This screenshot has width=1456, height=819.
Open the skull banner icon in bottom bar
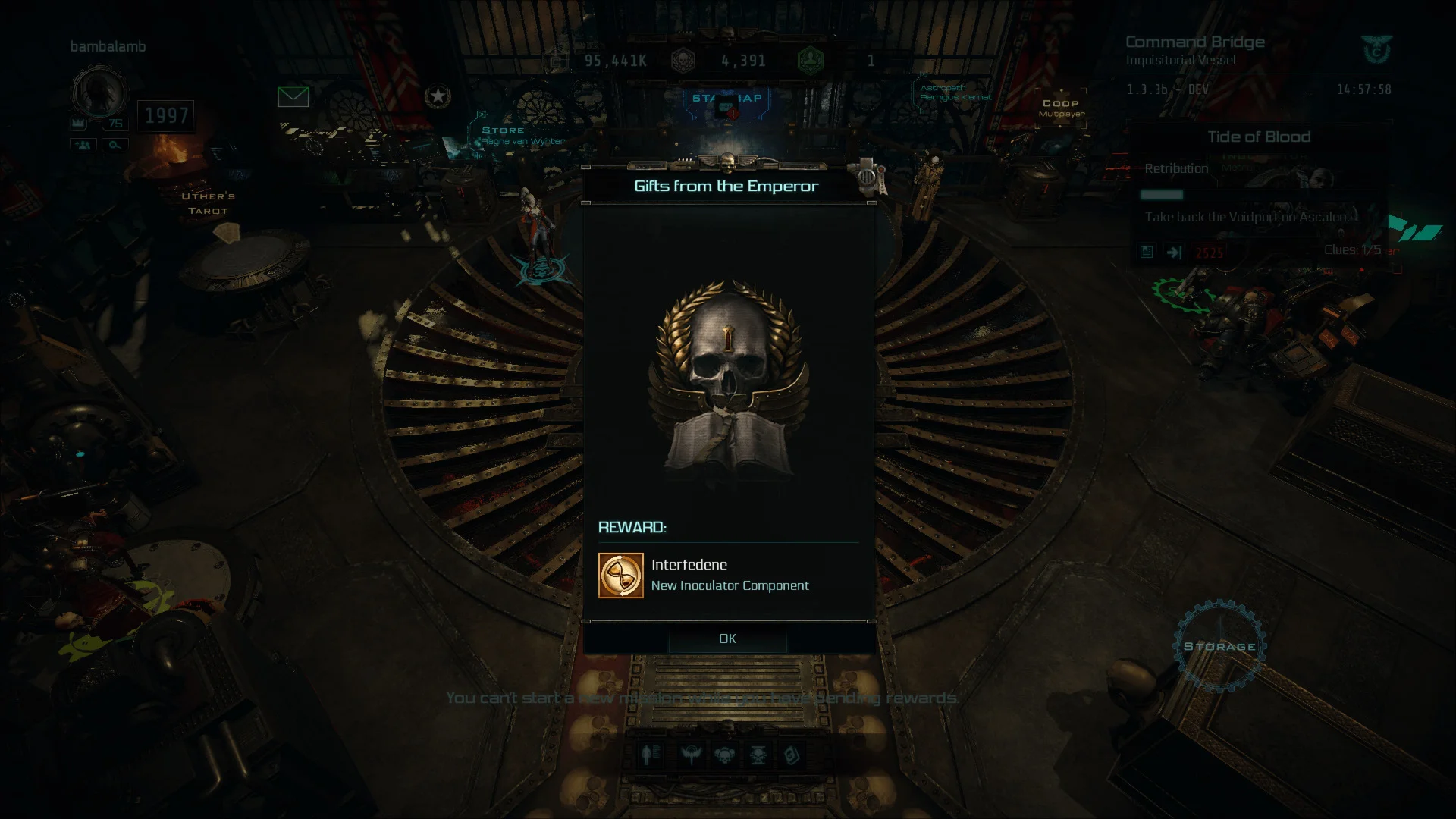tap(758, 755)
